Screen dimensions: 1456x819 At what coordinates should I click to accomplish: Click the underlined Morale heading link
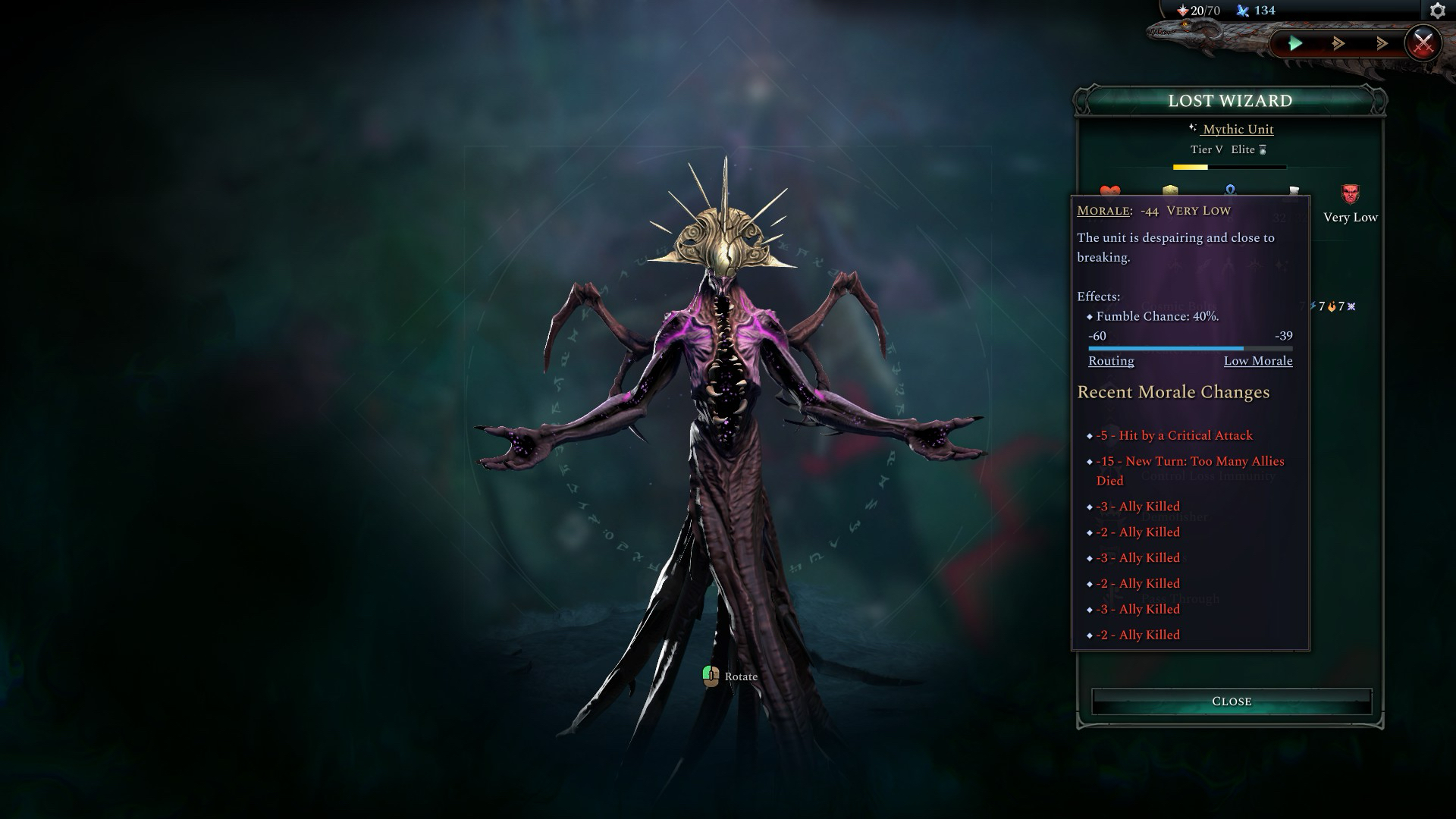click(x=1103, y=211)
